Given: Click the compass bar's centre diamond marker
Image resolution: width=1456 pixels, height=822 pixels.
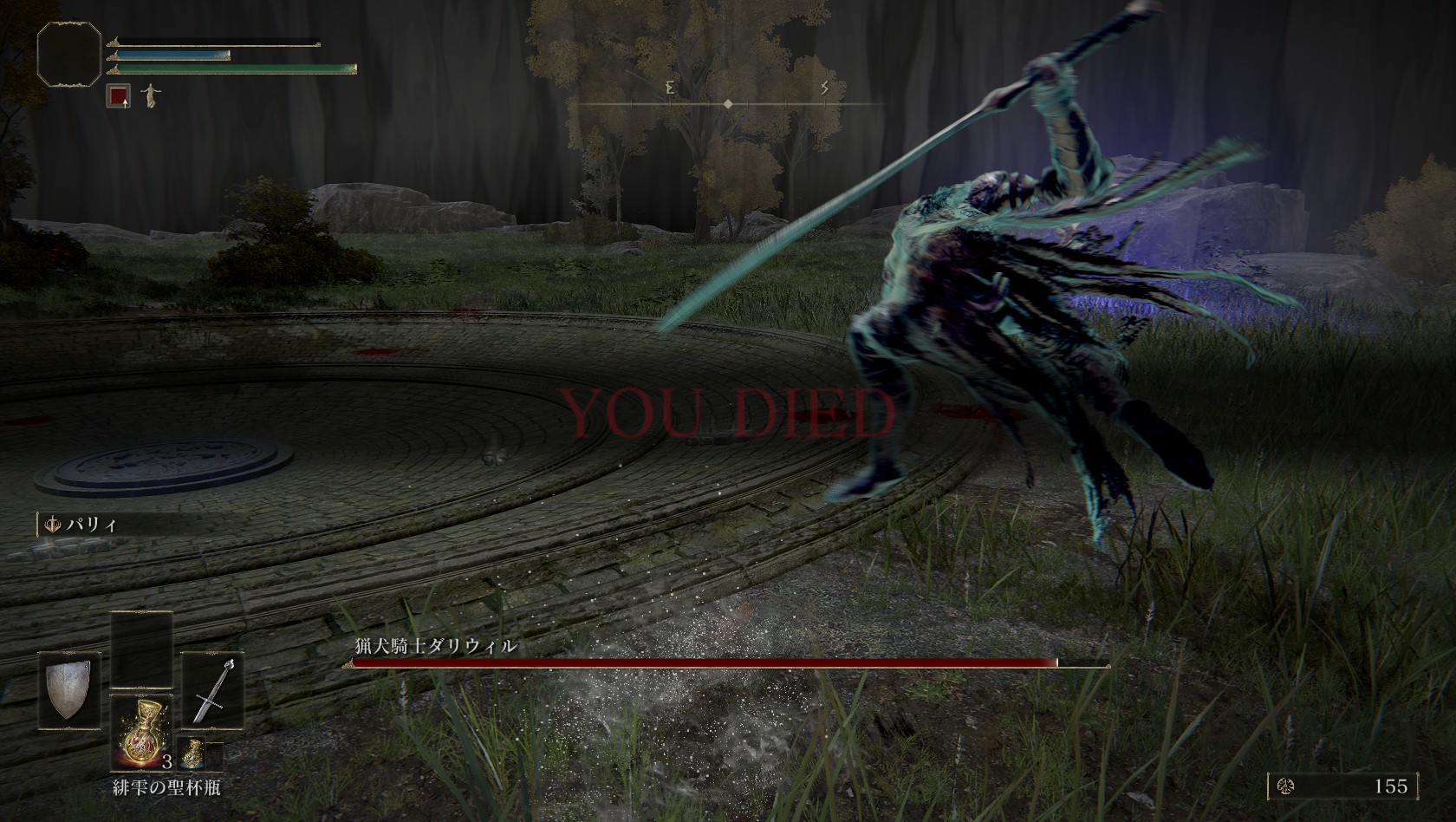Looking at the screenshot, I should pos(729,104).
